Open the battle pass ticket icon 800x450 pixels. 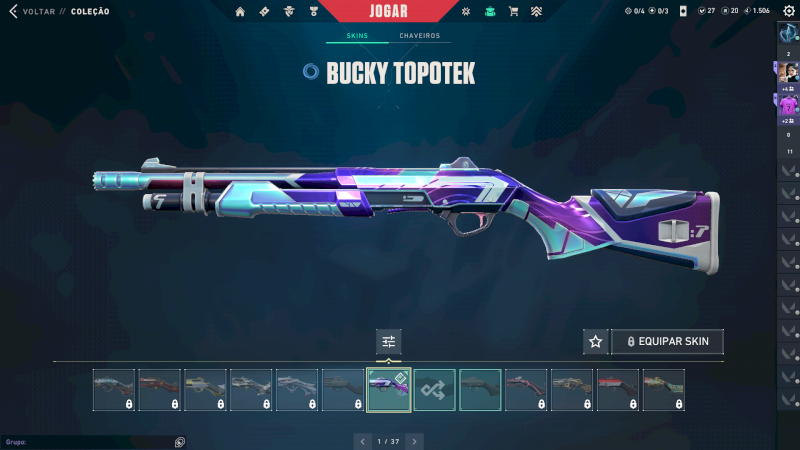click(264, 12)
